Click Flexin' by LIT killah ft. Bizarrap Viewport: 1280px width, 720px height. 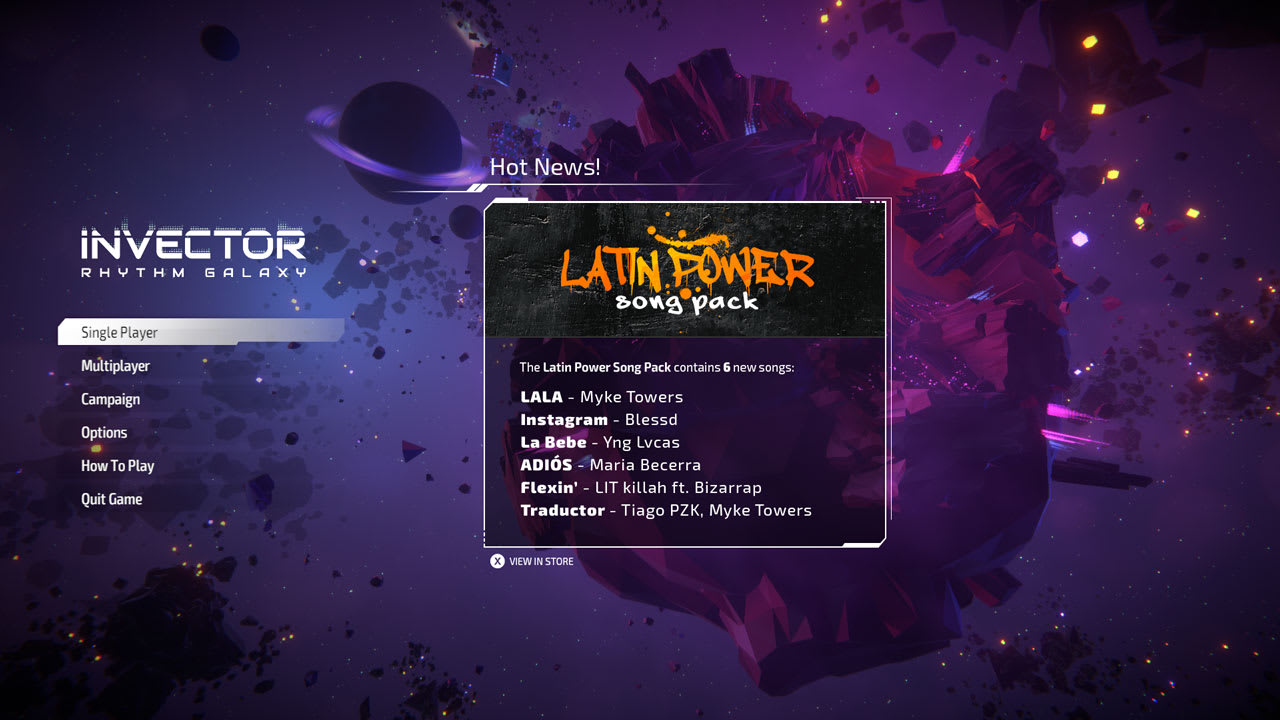(x=641, y=487)
